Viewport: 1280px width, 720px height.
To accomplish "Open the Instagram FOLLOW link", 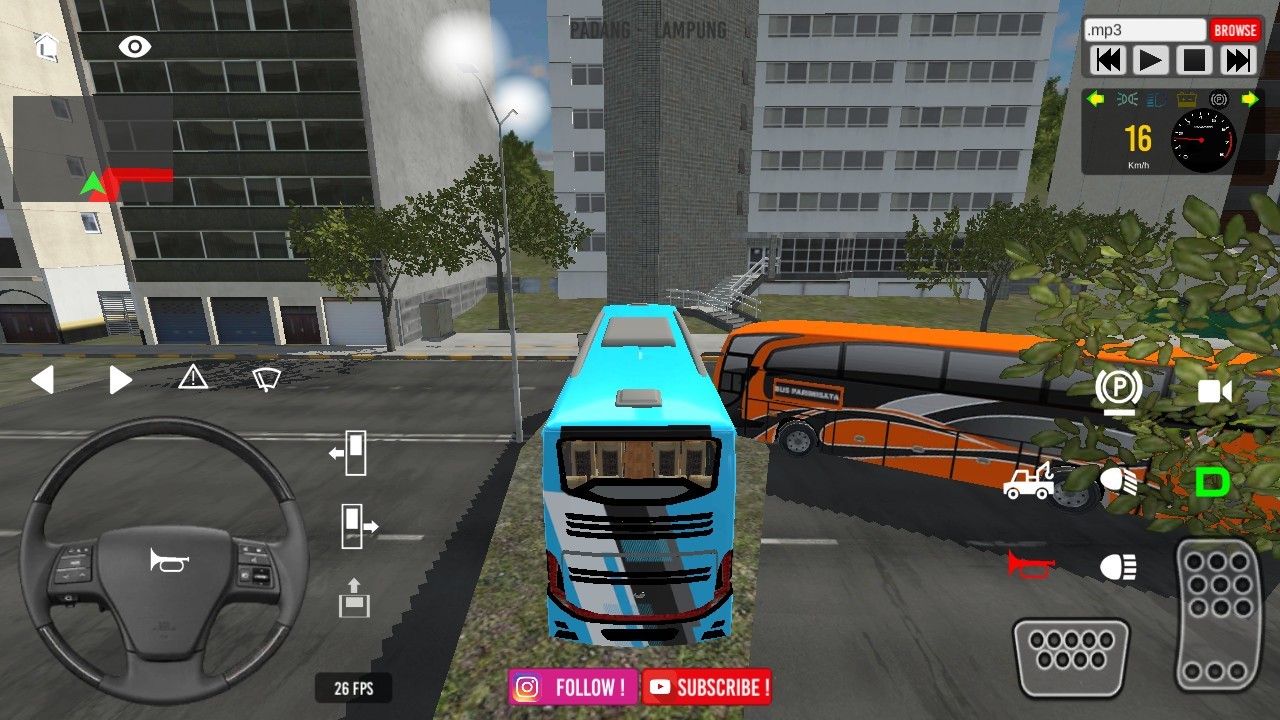I will (x=573, y=687).
